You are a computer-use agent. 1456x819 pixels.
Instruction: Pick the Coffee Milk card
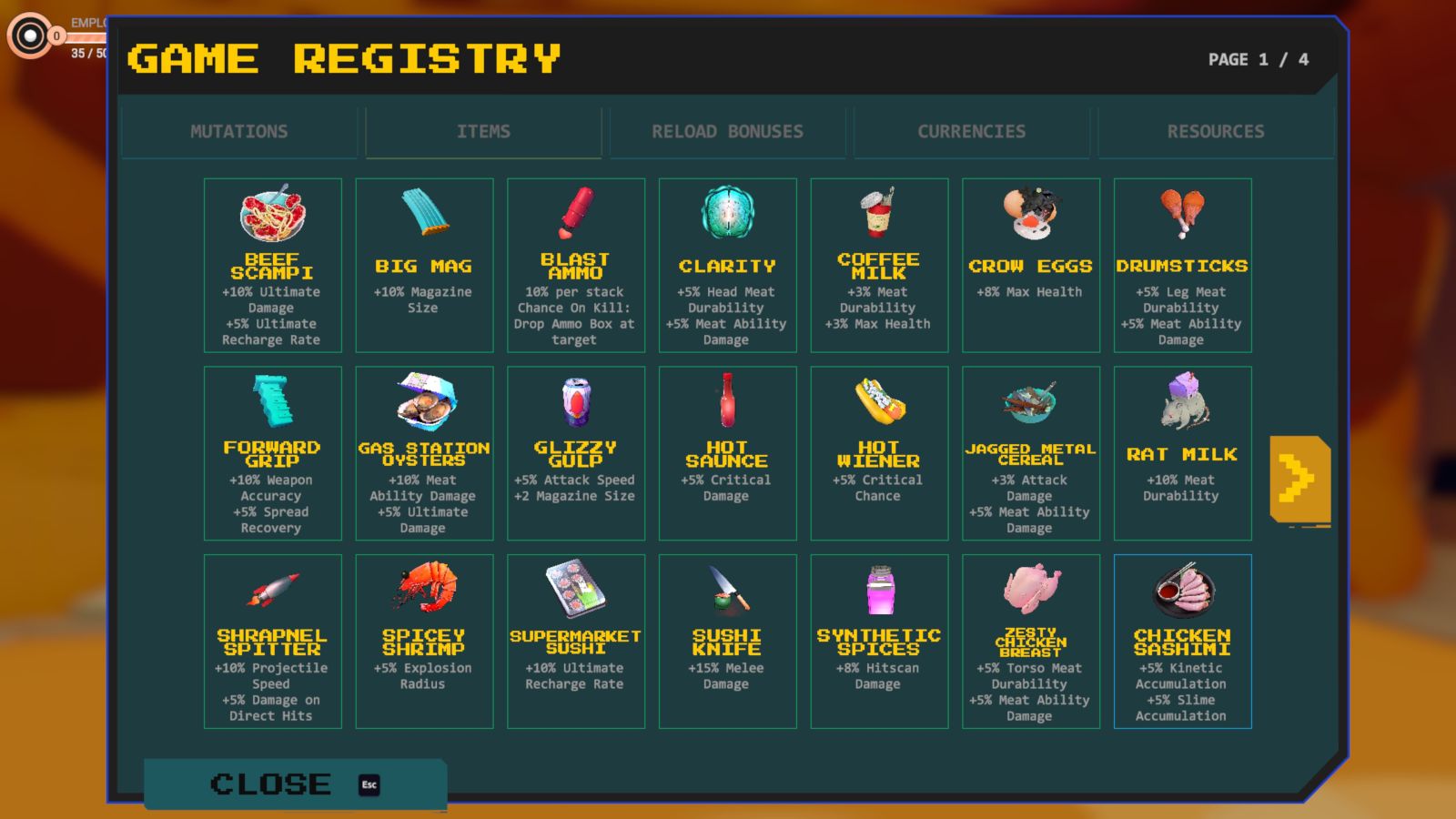879,265
